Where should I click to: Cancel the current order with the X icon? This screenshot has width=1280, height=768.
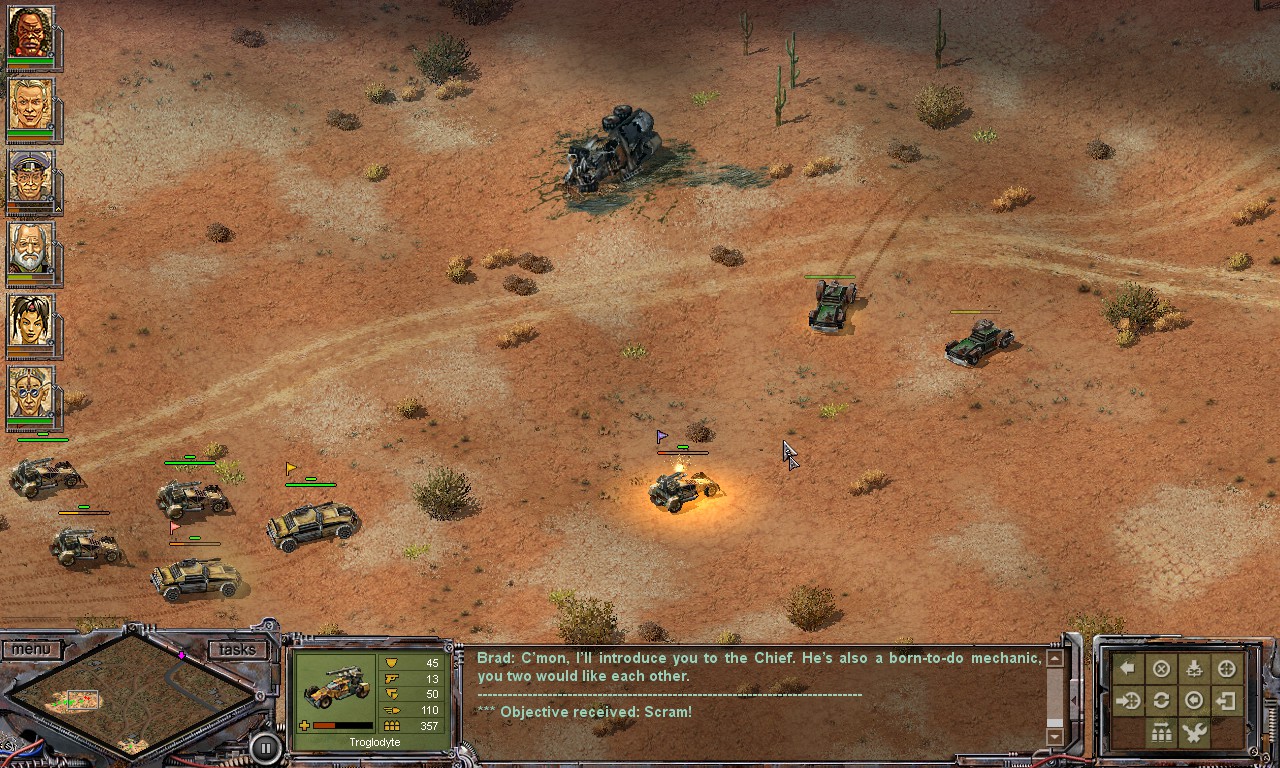click(x=1161, y=666)
